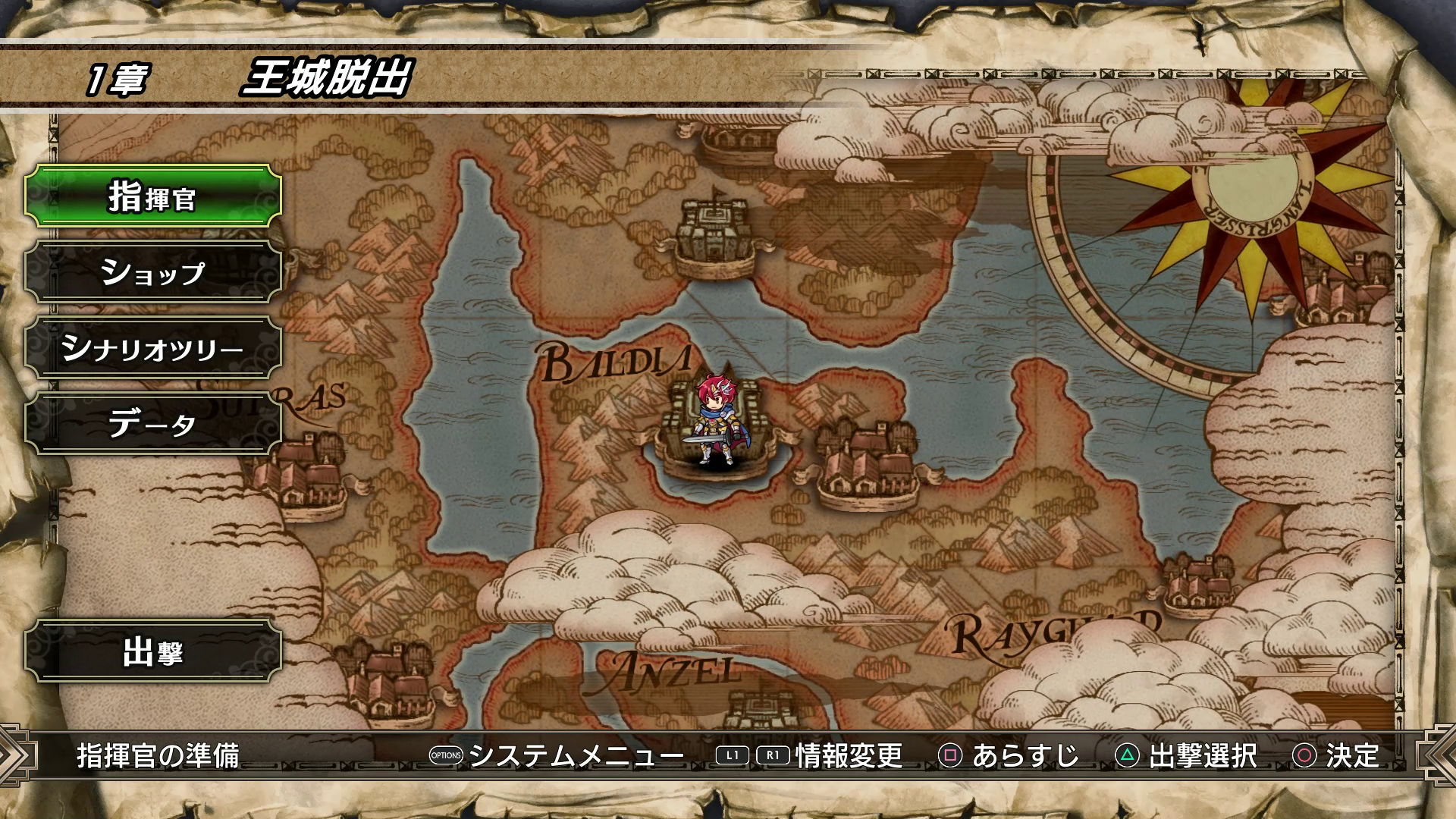The image size is (1456, 819).
Task: Choose 出撃 to sortie into battle
Action: (x=153, y=651)
